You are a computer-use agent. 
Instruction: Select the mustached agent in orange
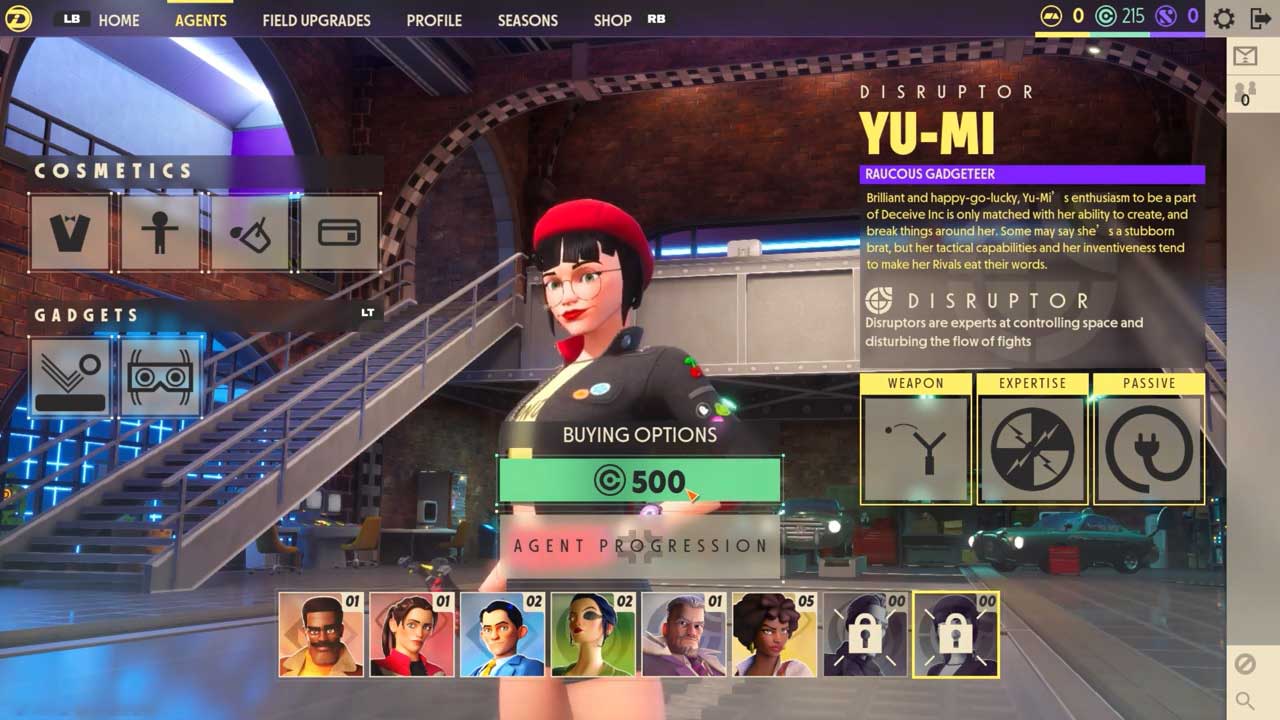(x=320, y=634)
